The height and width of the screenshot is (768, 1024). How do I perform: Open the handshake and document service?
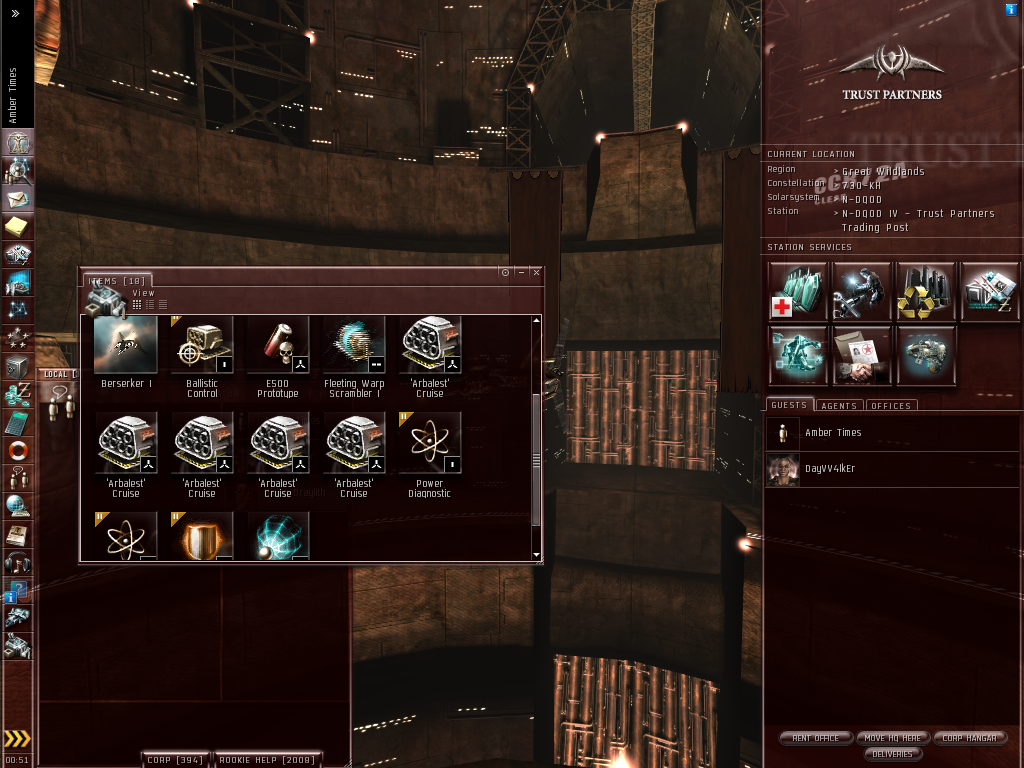[x=862, y=355]
